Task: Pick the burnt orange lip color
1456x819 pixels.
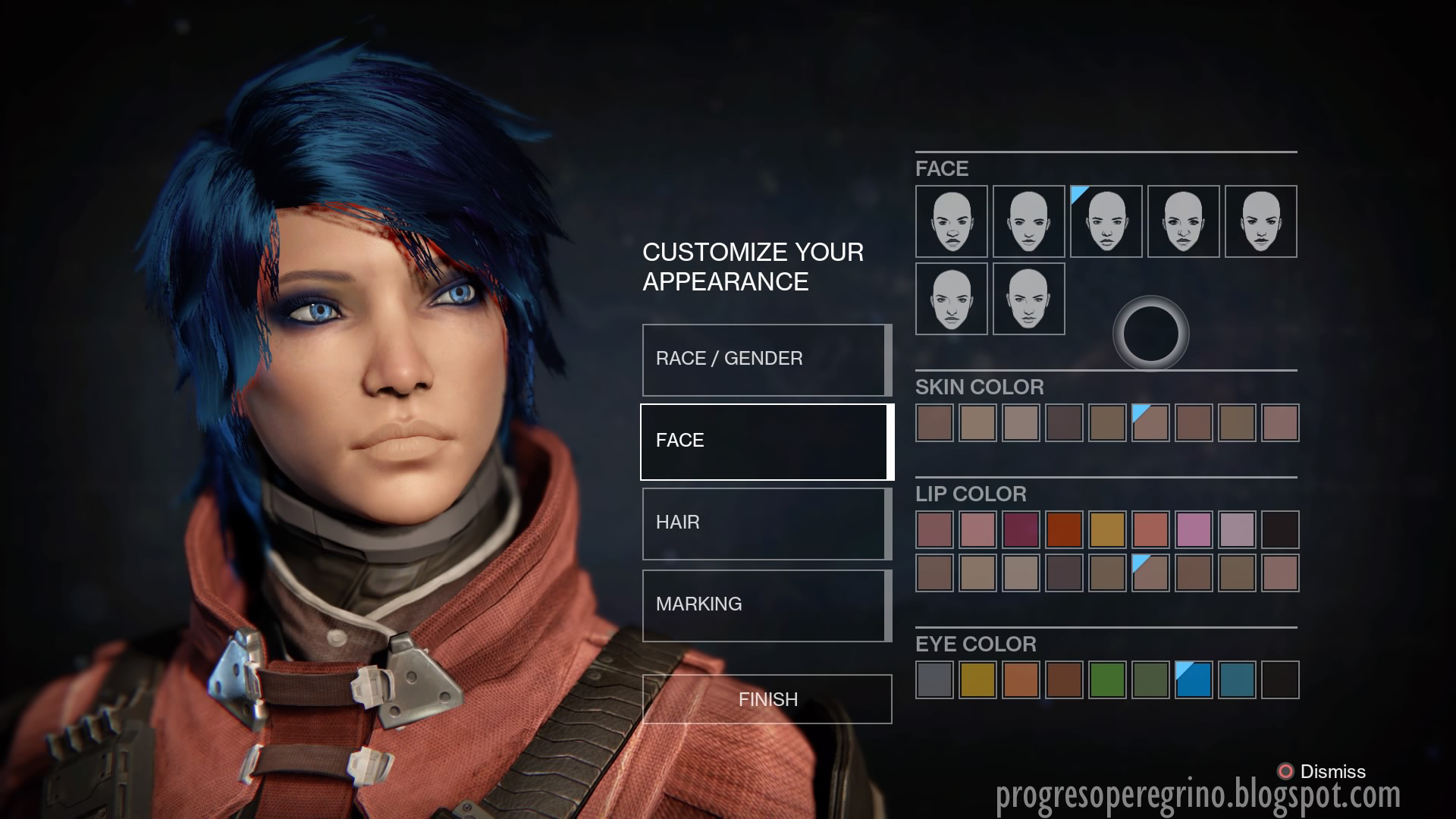Action: coord(1064,529)
